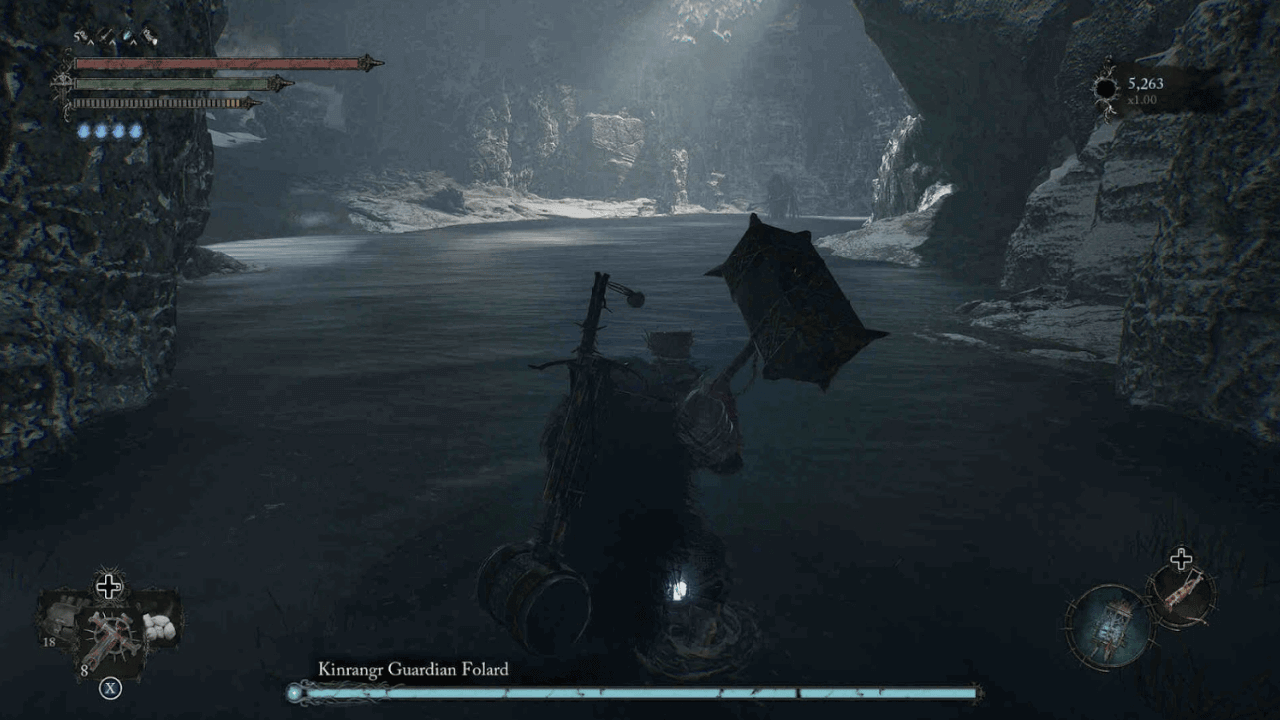
Task: Toggle the plus icon above the quick-use items
Action: 109,586
